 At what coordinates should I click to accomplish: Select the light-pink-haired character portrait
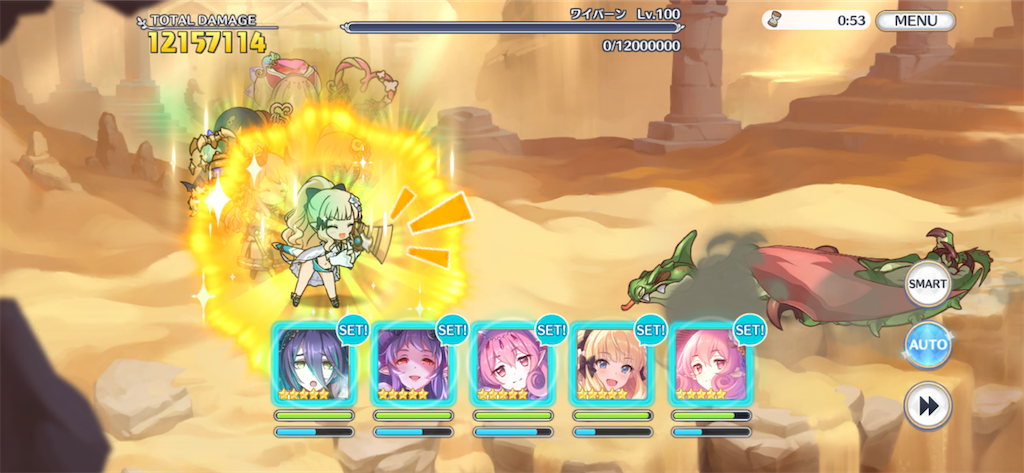click(x=710, y=365)
